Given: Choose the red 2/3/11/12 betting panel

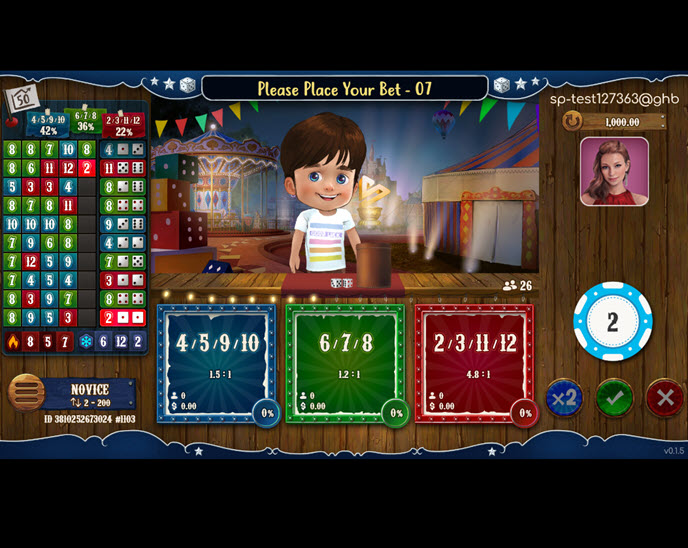Looking at the screenshot, I should pyautogui.click(x=474, y=362).
